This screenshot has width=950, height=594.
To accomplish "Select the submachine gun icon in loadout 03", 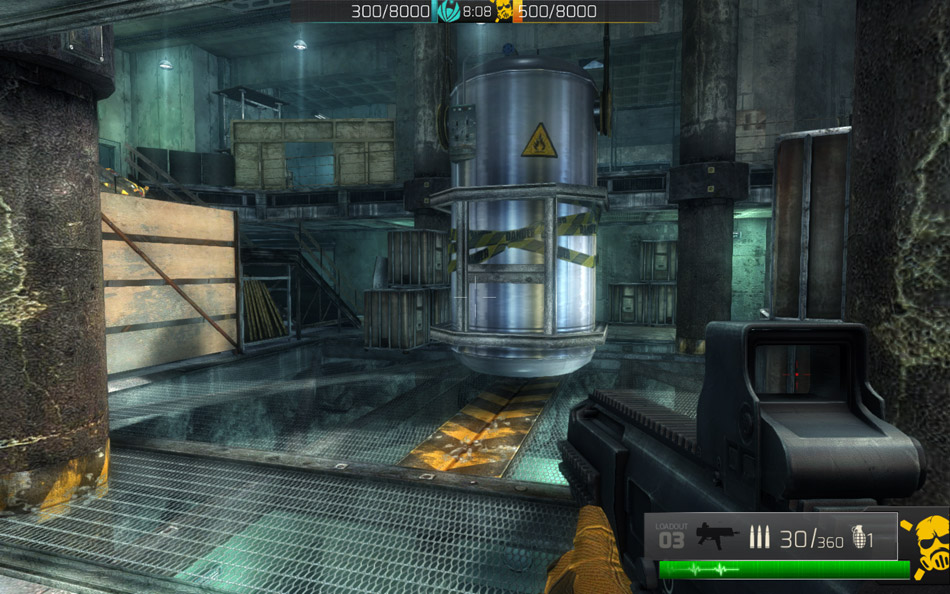I will (x=716, y=537).
